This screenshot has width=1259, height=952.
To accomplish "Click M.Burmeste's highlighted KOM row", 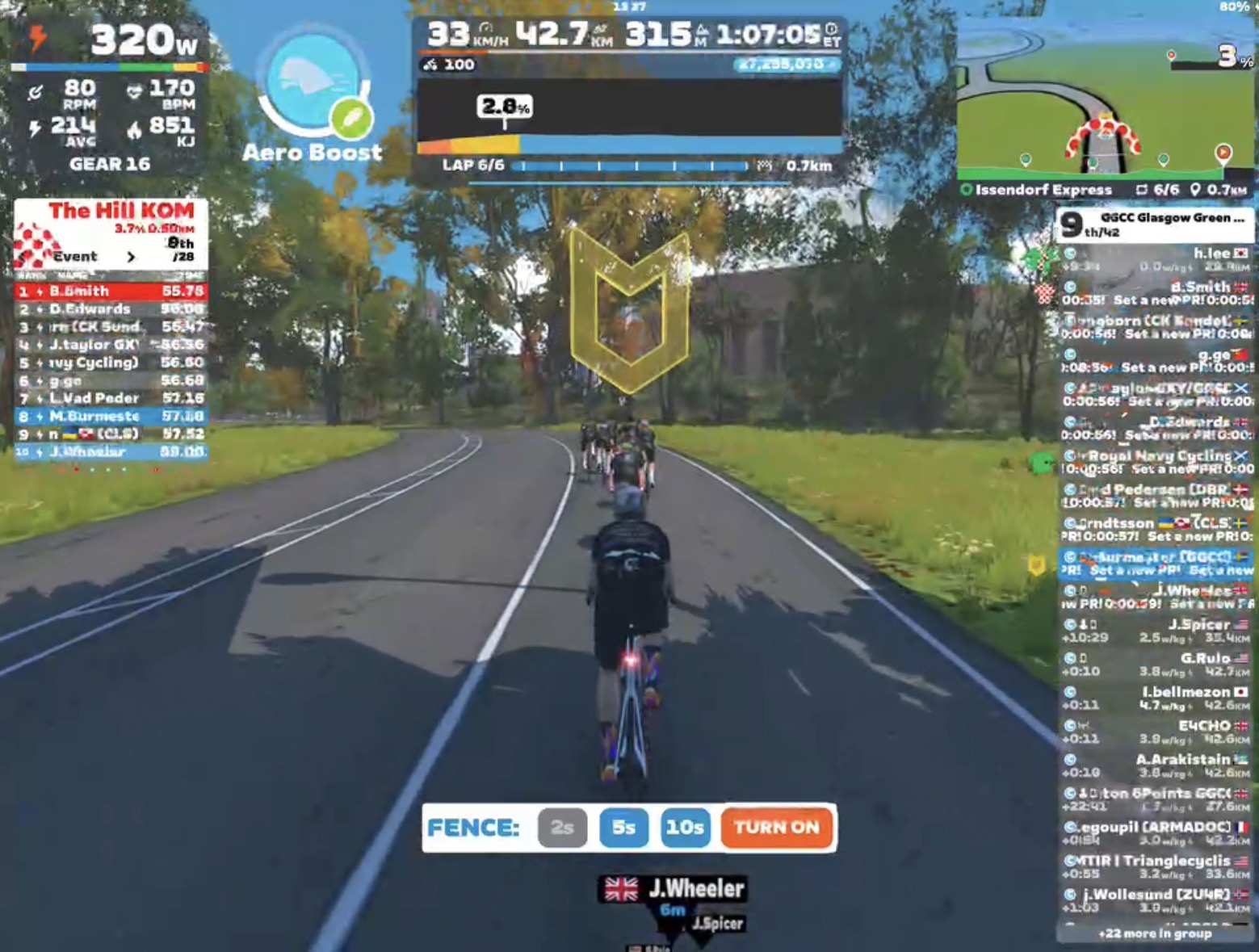I will coord(111,416).
